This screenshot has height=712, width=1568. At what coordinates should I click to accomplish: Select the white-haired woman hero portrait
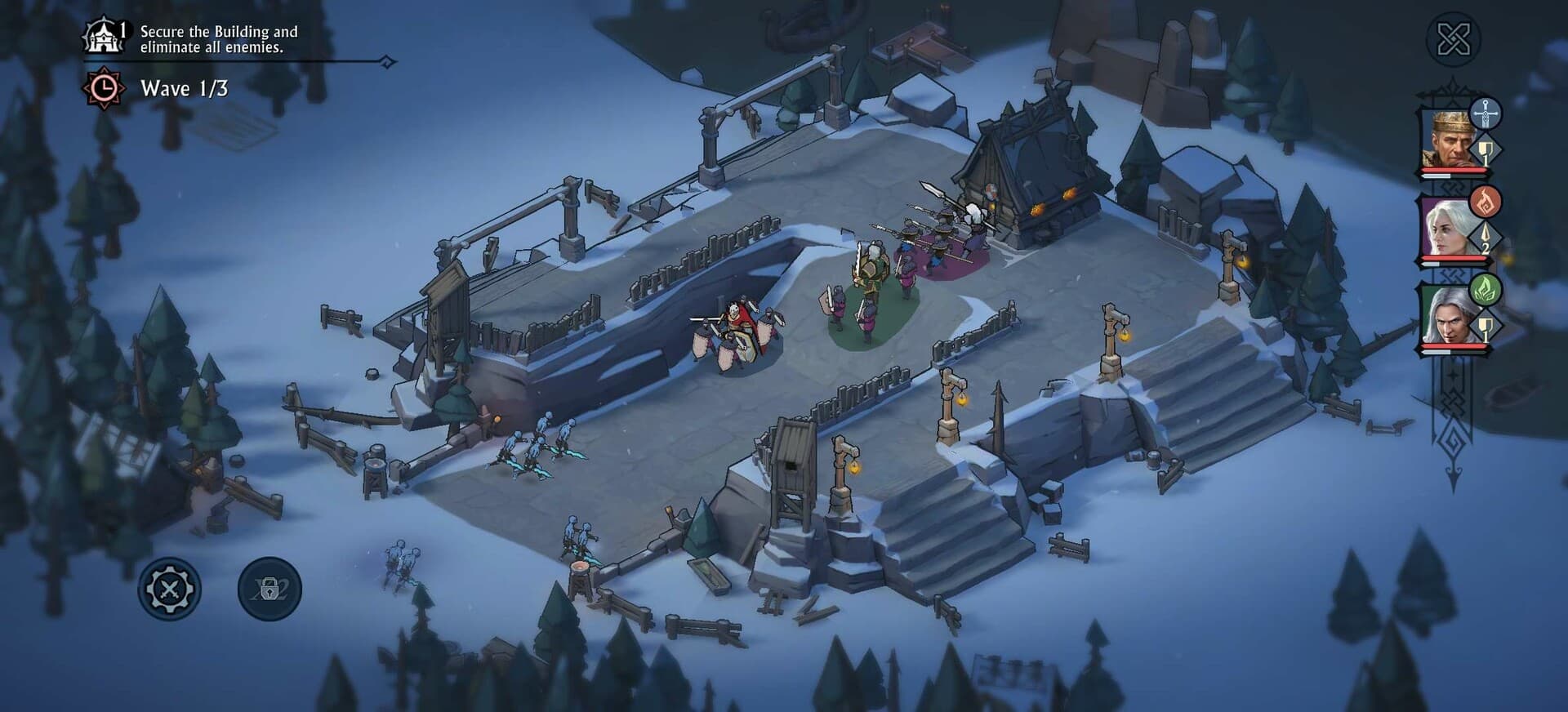tap(1450, 229)
